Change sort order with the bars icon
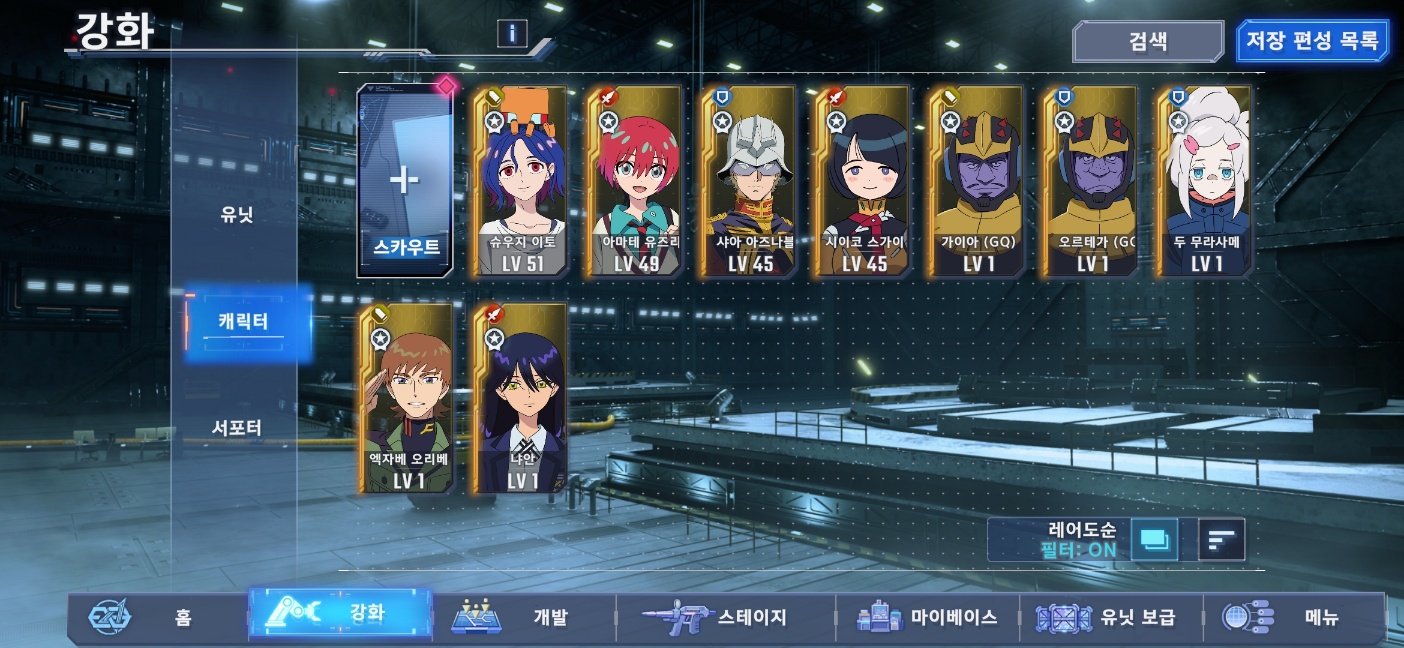Viewport: 1404px width, 648px height. coord(1221,540)
